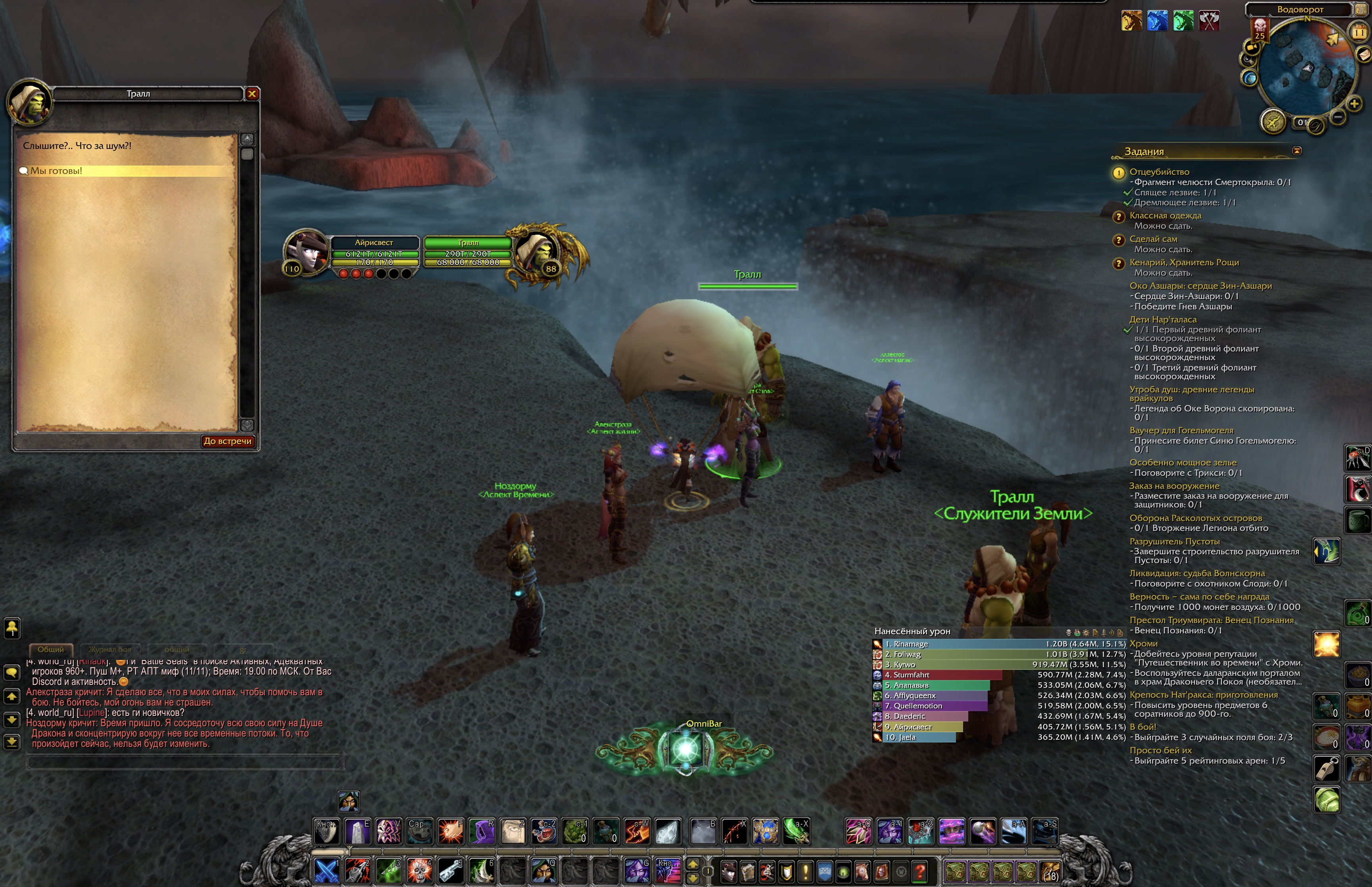This screenshot has height=887, width=1372.
Task: Click the "До встречи" goodbye button
Action: click(x=228, y=441)
